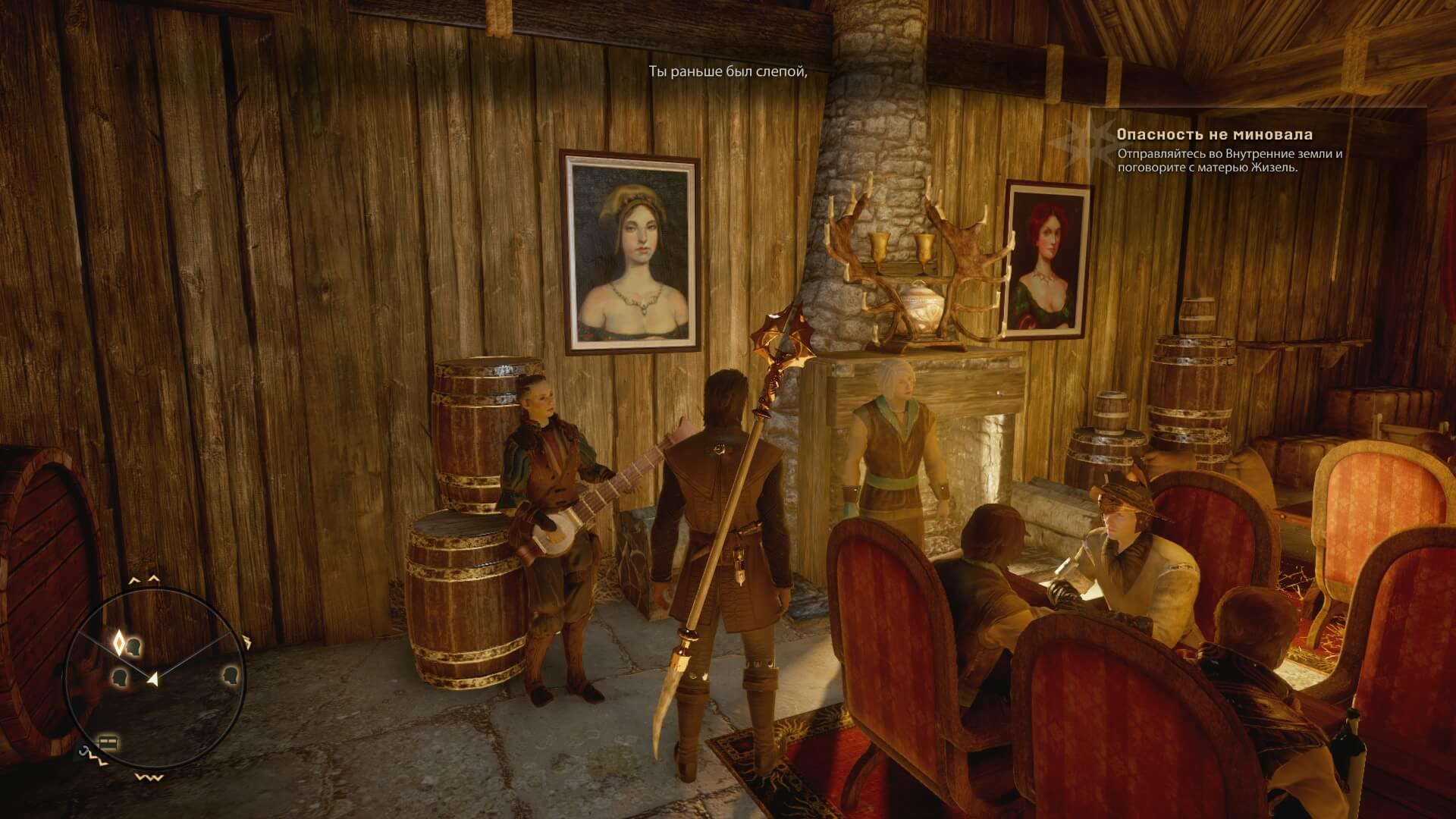
Task: Click the wavy water symbol below the minimap
Action: (x=149, y=777)
